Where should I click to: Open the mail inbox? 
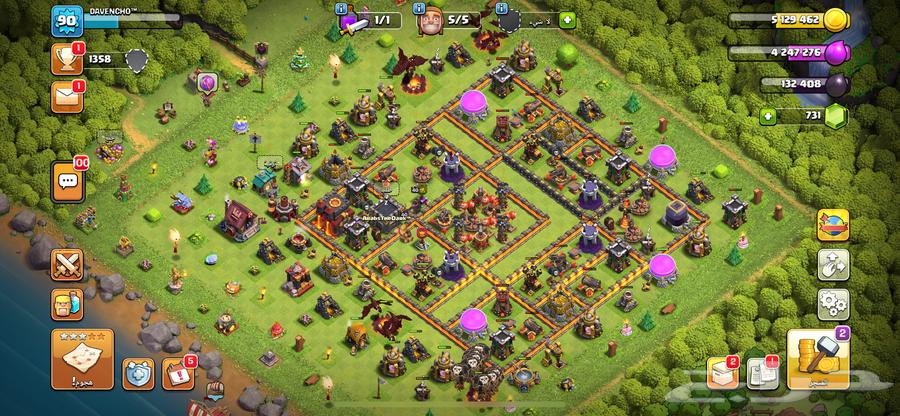[67, 96]
